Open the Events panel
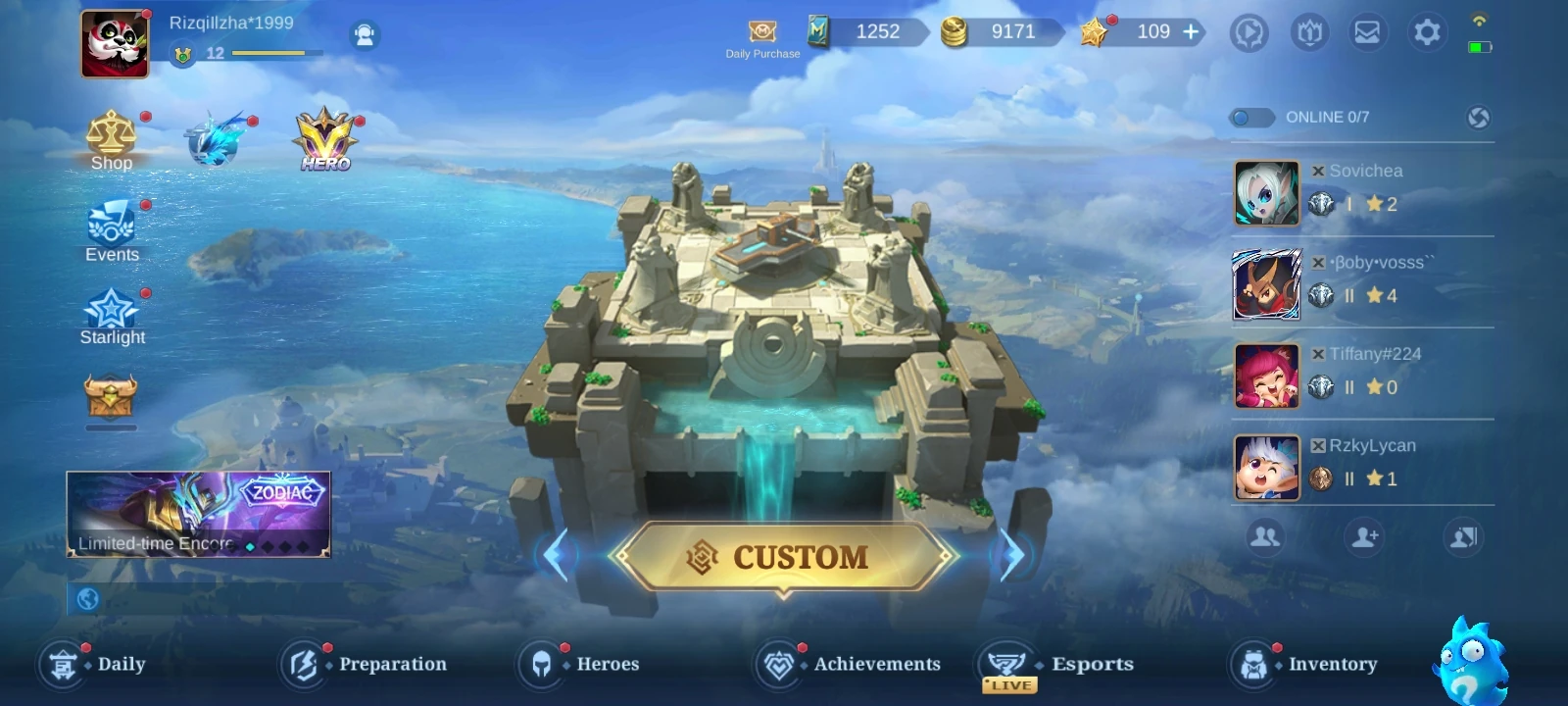Image resolution: width=1568 pixels, height=706 pixels. point(111,227)
